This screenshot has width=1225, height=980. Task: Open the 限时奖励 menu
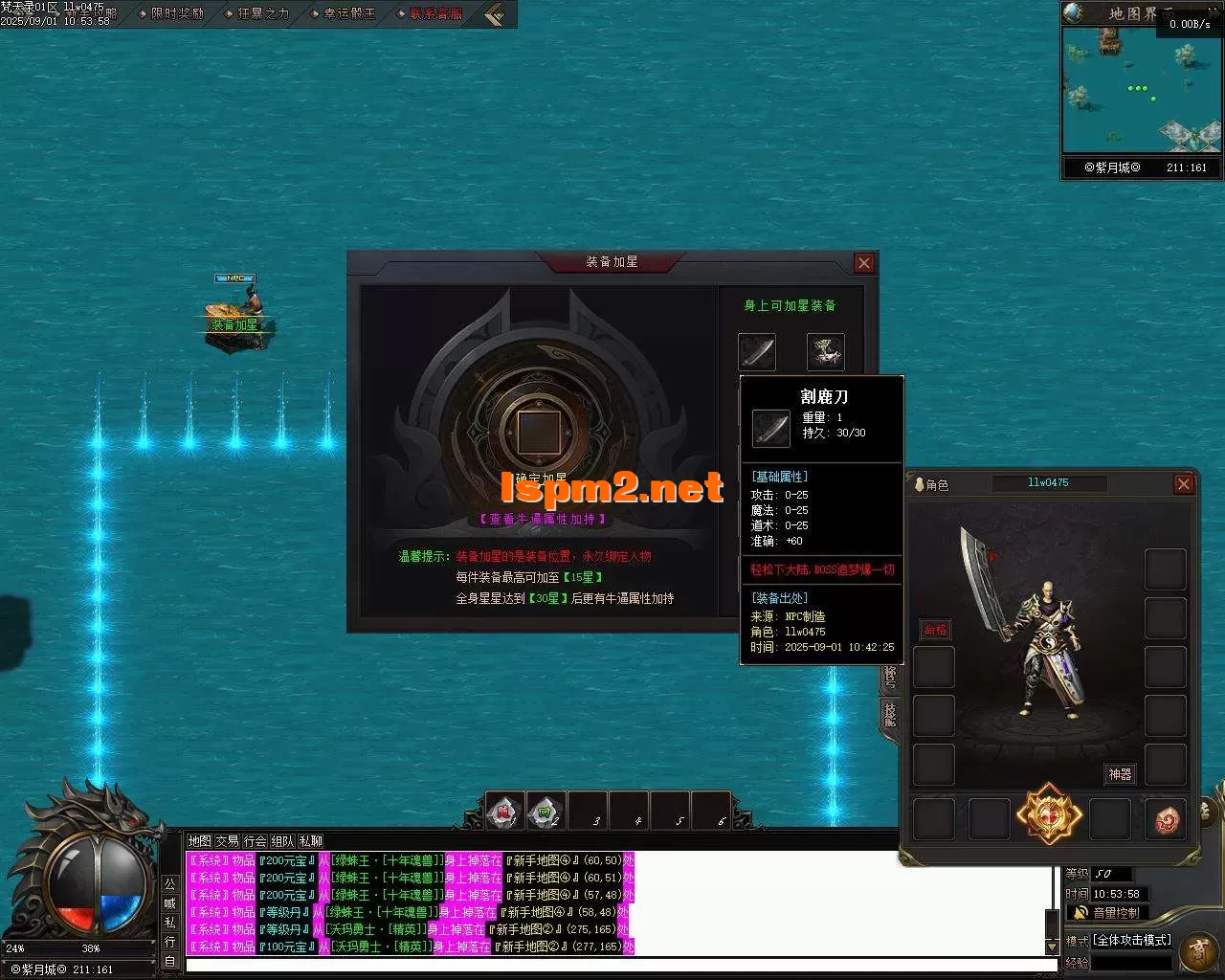[x=177, y=14]
